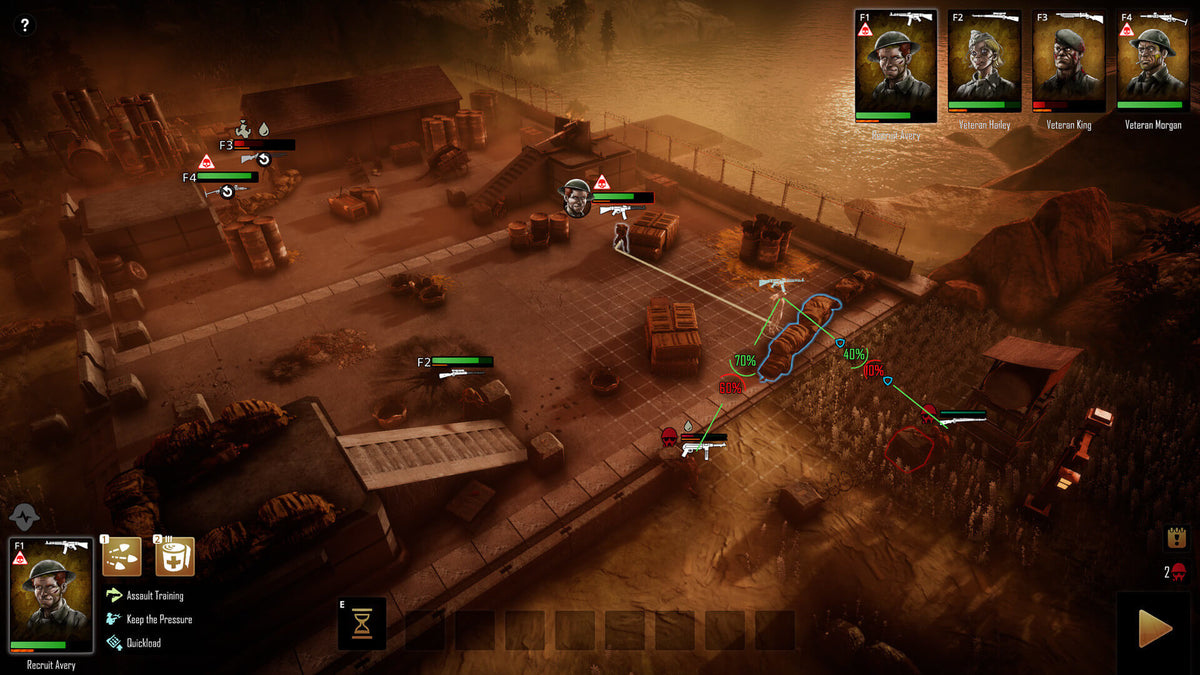Screen dimensions: 1200x675
Task: Choose Veteran King's portrait
Action: 1068,60
